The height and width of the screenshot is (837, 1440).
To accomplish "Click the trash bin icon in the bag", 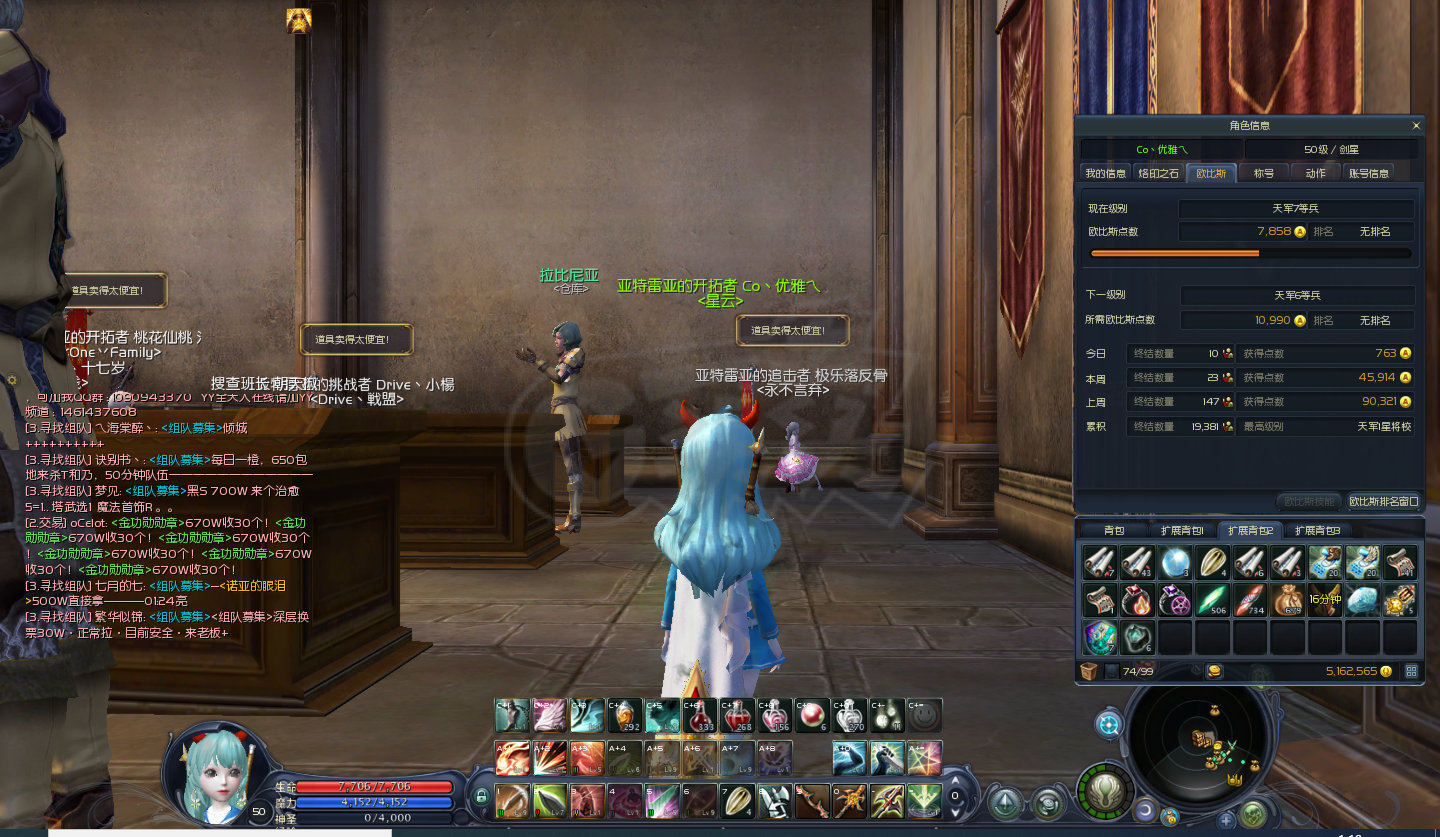I will tap(1089, 671).
